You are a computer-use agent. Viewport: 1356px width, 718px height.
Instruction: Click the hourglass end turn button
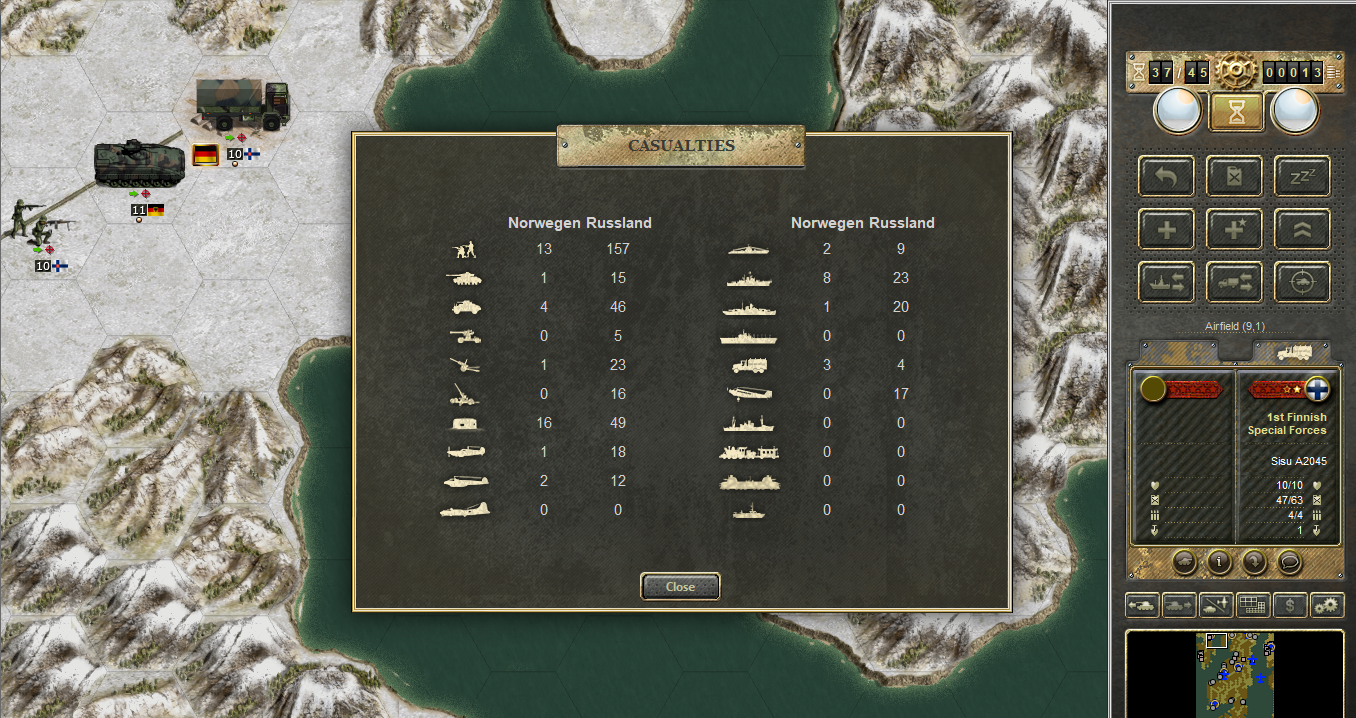click(x=1237, y=112)
